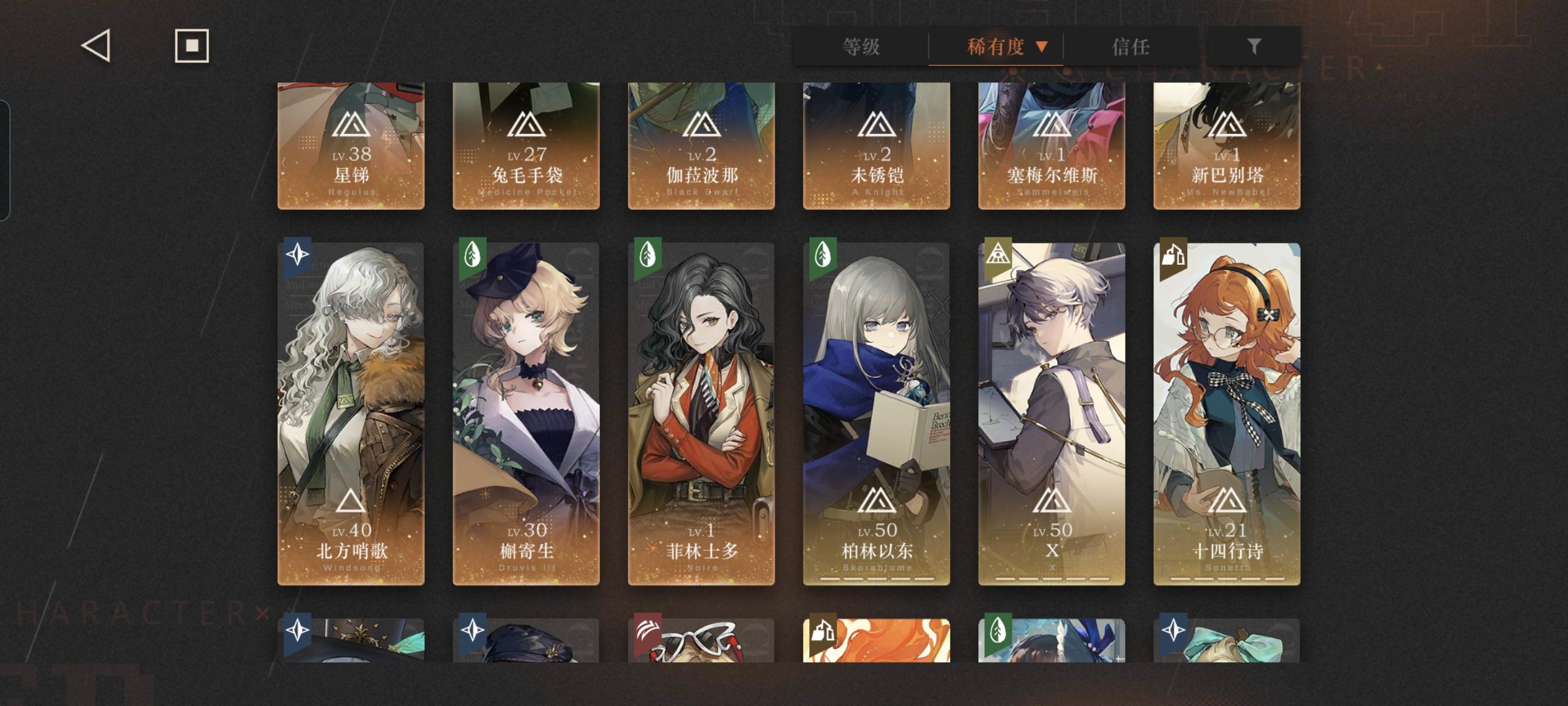Open Regulus's character card
The image size is (1568, 706).
351,146
